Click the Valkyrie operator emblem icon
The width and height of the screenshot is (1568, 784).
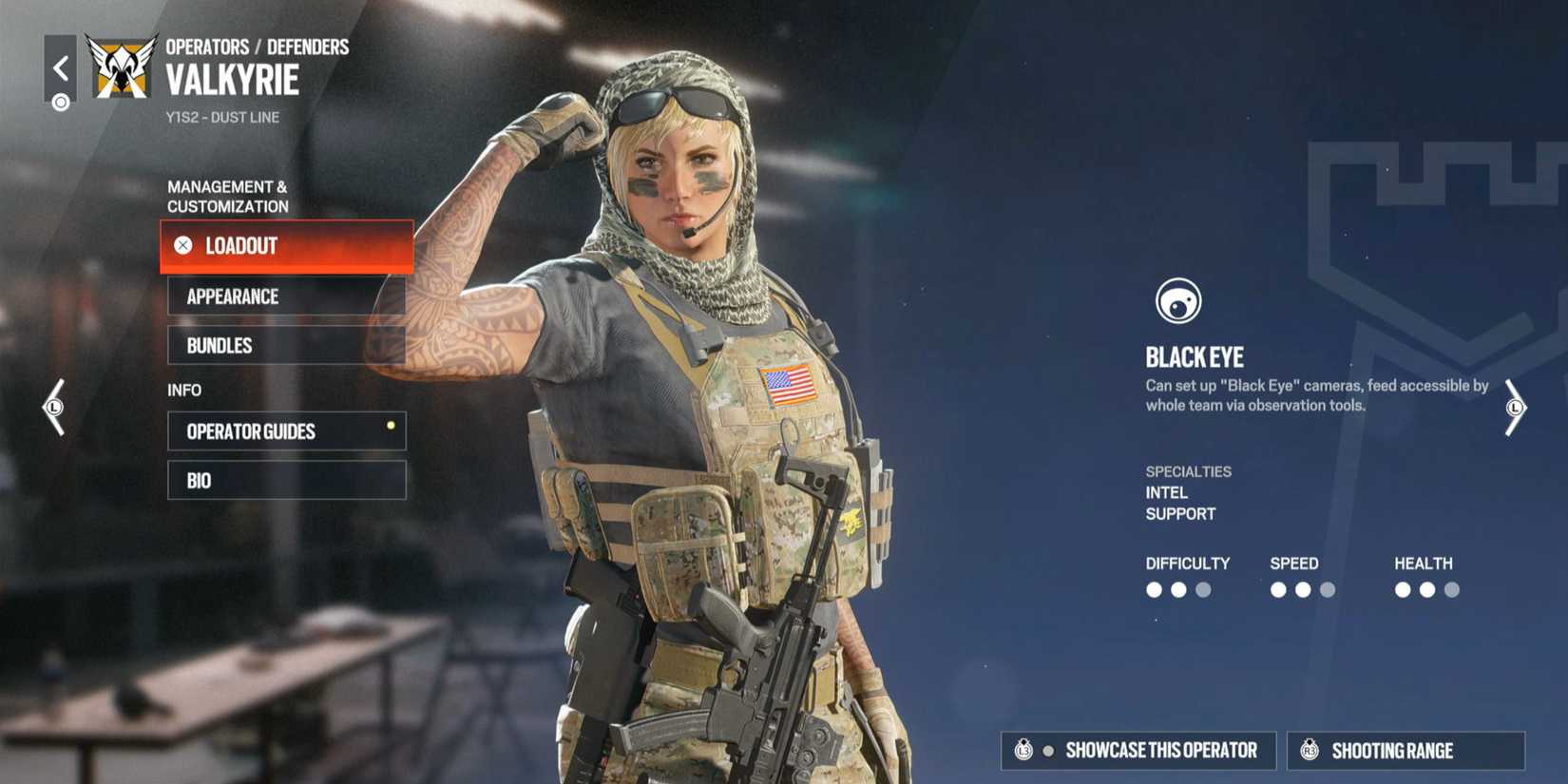coord(121,68)
